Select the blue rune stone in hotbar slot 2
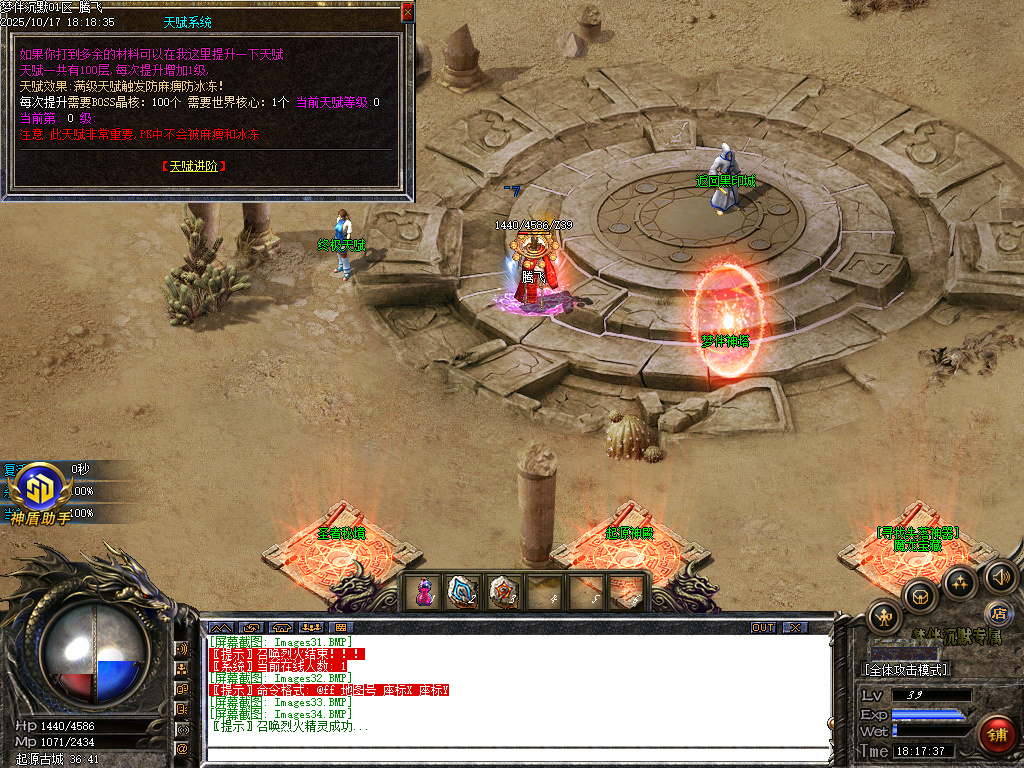This screenshot has width=1024, height=768. (464, 591)
